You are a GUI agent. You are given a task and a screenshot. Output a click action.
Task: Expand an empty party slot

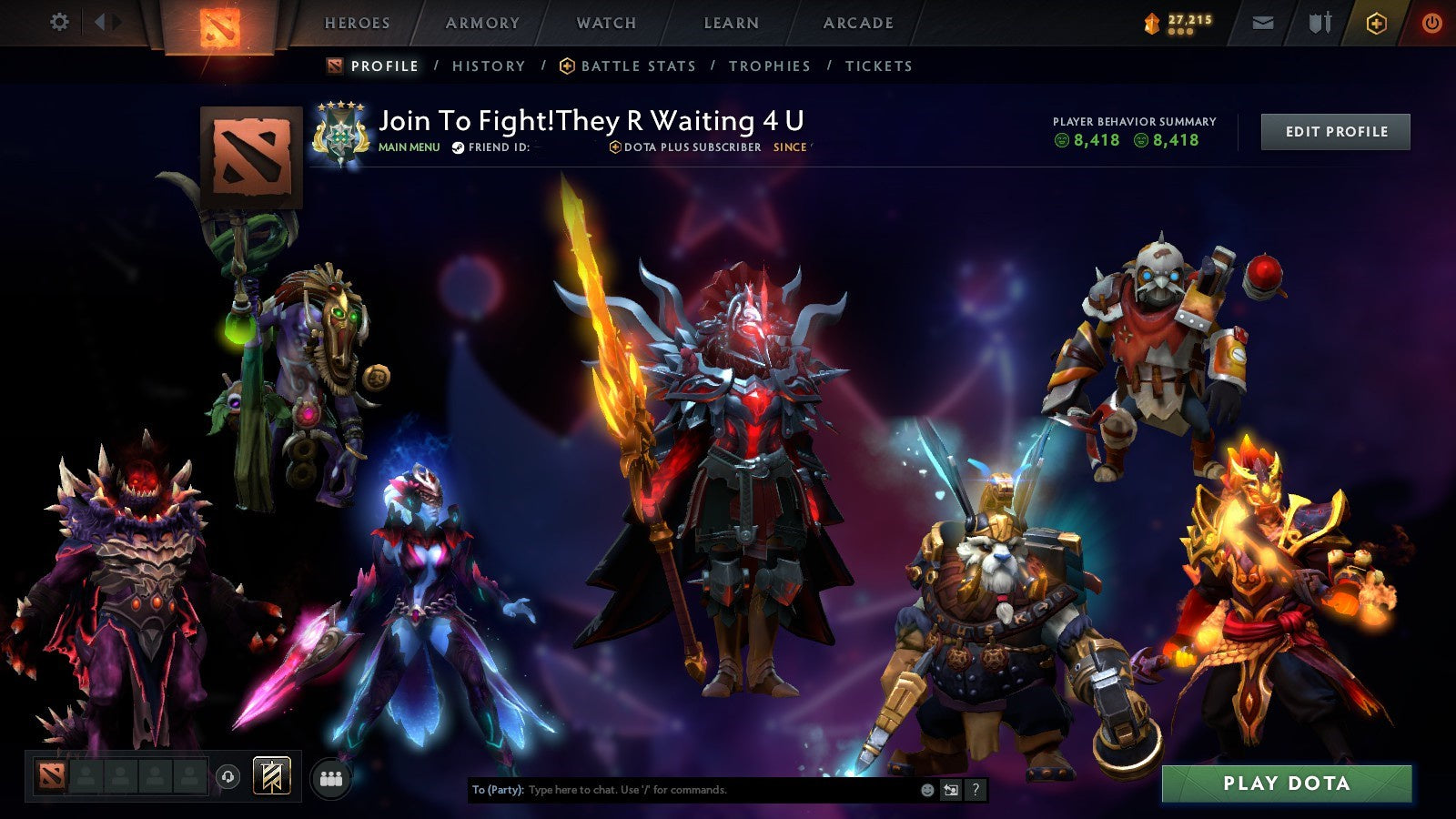(86, 775)
